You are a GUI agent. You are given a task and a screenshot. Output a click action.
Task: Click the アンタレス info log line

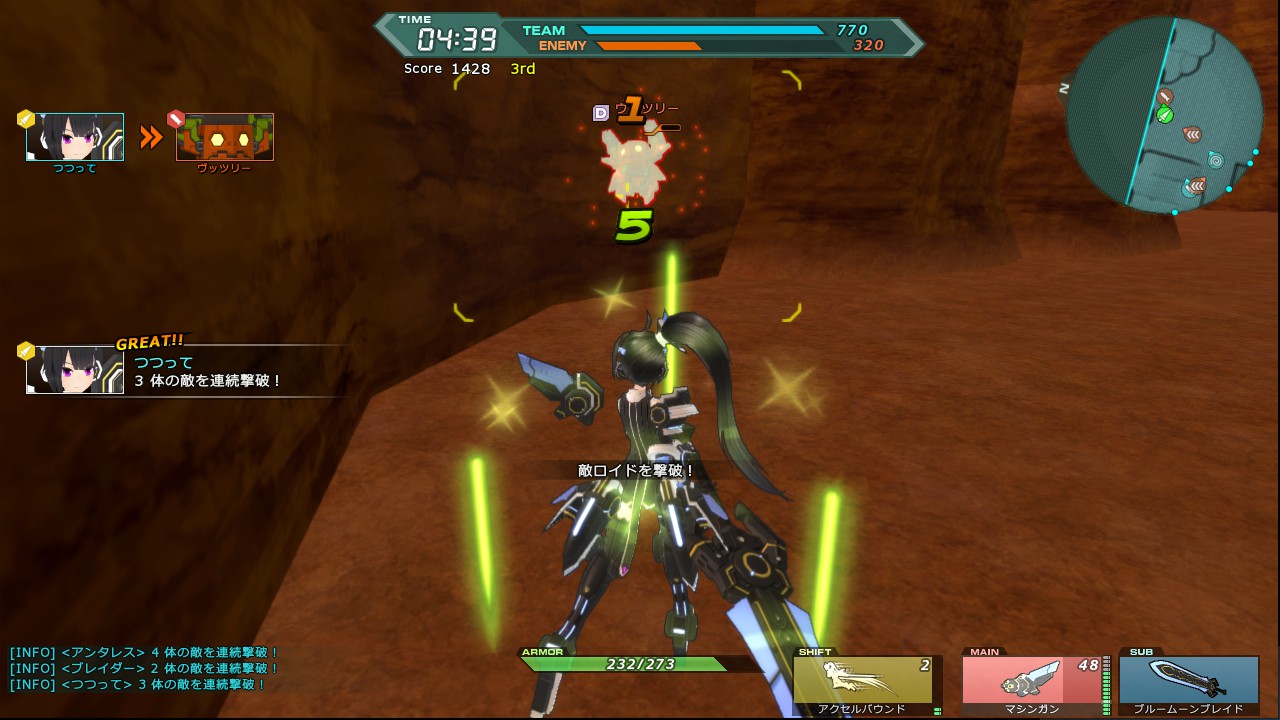point(145,653)
